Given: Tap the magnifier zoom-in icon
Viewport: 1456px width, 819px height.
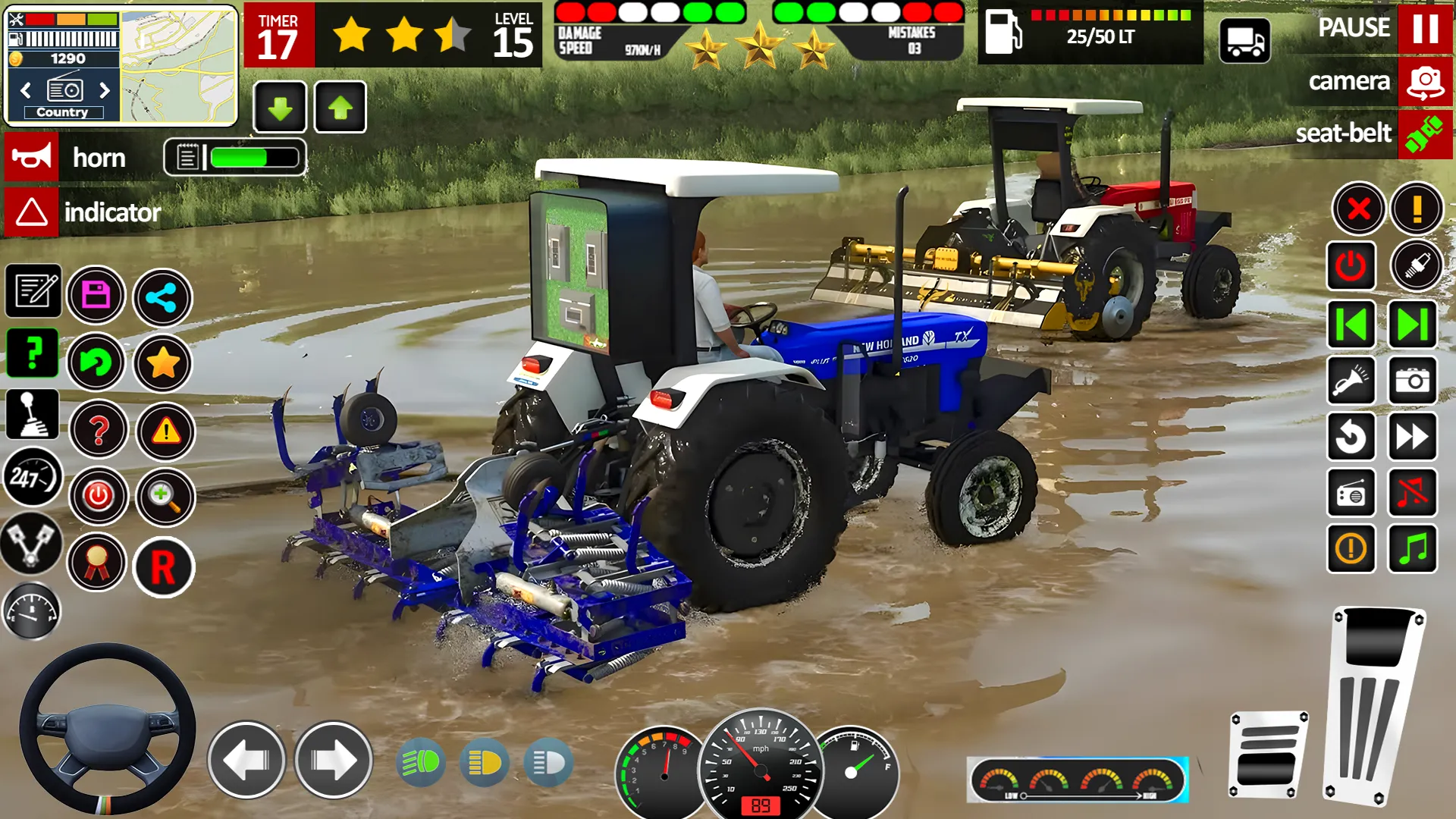Looking at the screenshot, I should coord(165,497).
